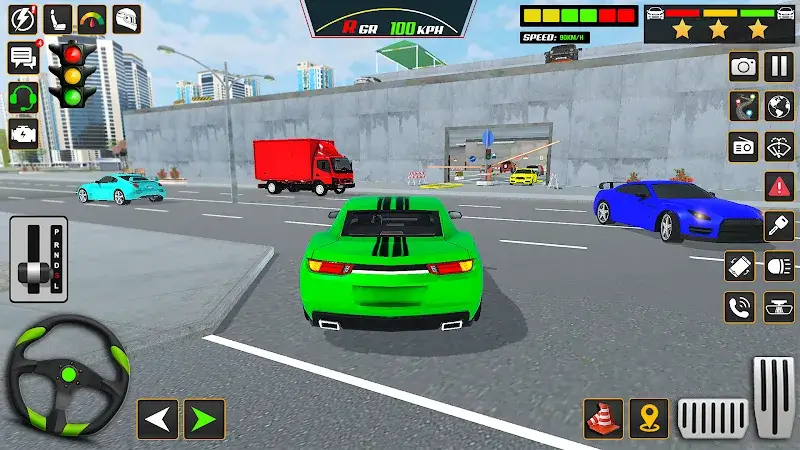
Task: Open the green headset support icon
Action: pyautogui.click(x=23, y=96)
